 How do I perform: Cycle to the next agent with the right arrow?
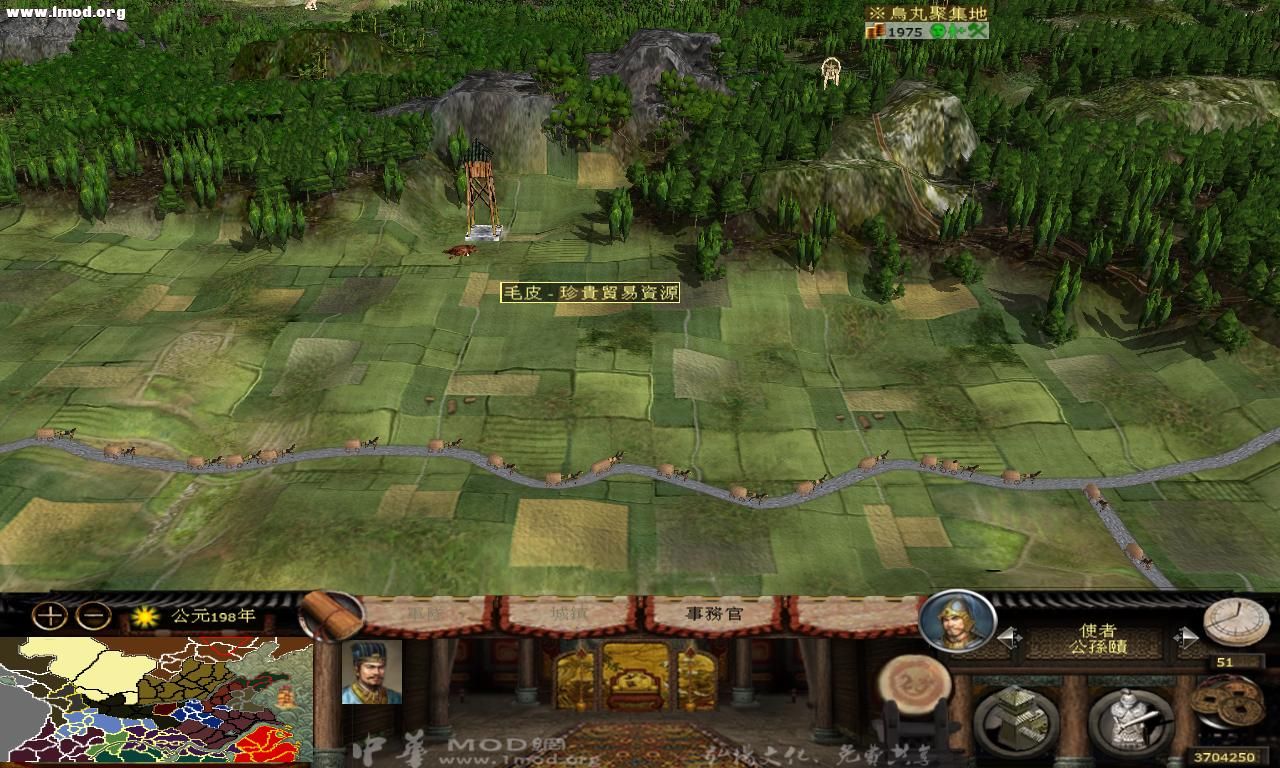1188,635
